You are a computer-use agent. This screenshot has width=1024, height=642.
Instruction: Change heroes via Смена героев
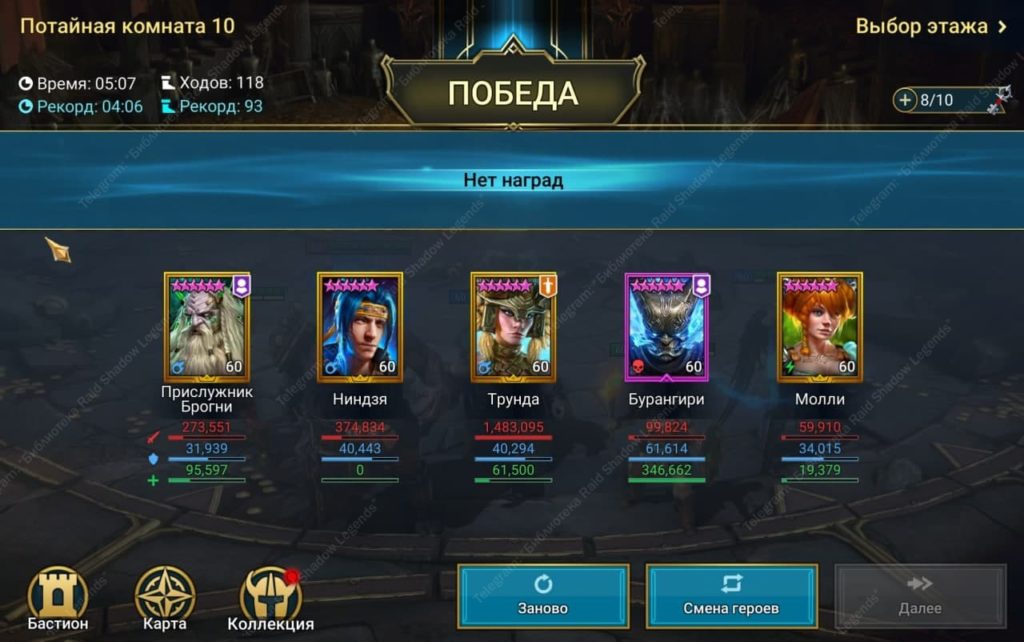tap(731, 596)
